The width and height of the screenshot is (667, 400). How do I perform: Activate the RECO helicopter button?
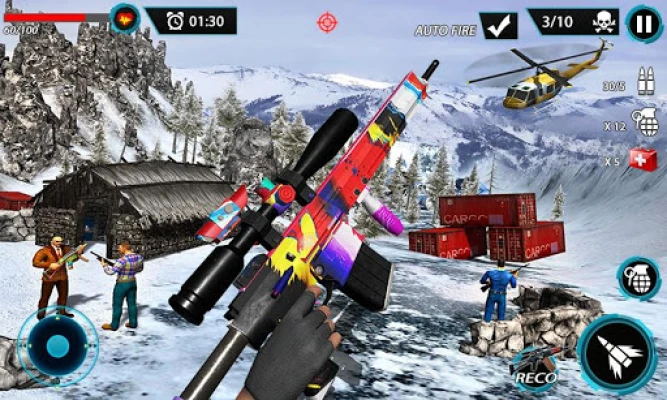(535, 365)
